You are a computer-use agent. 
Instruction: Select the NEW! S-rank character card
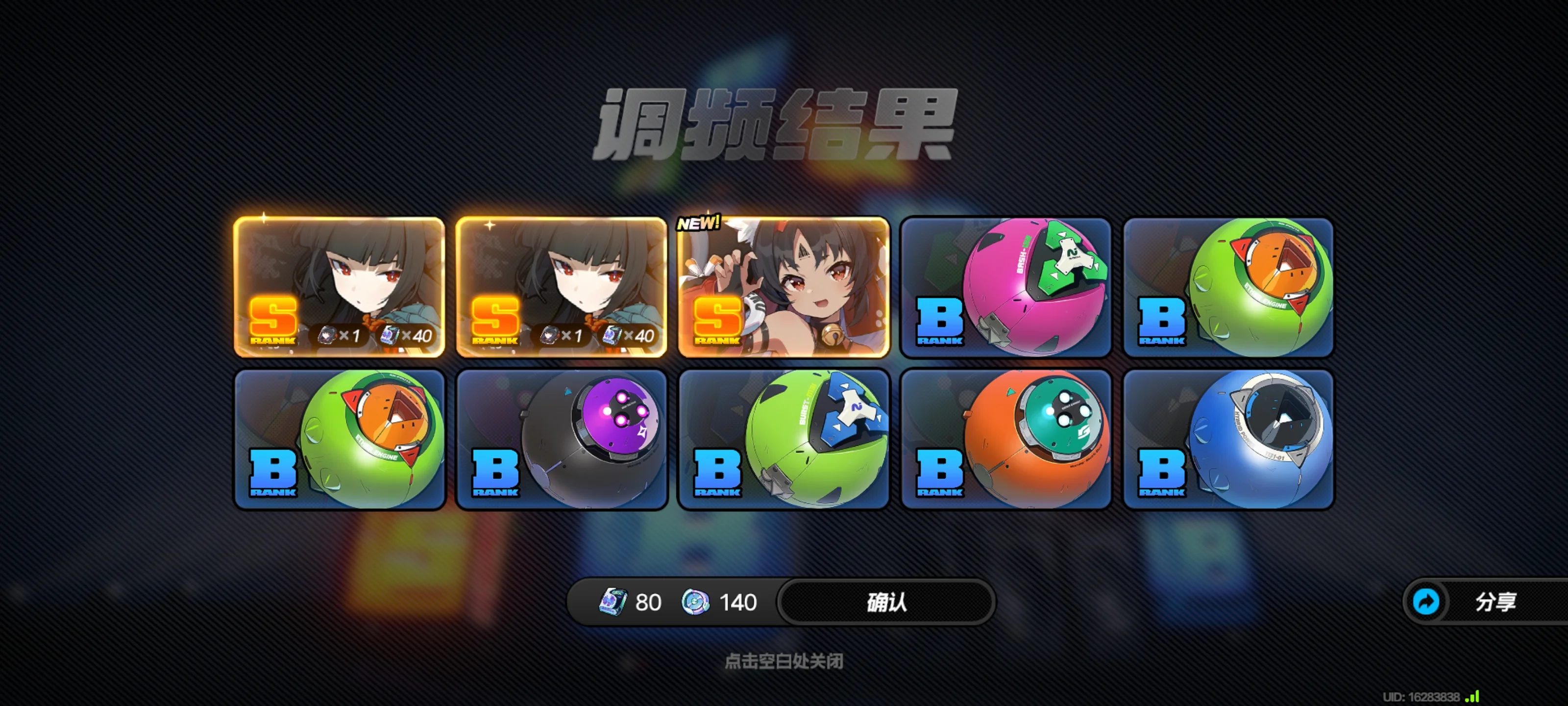(x=784, y=287)
